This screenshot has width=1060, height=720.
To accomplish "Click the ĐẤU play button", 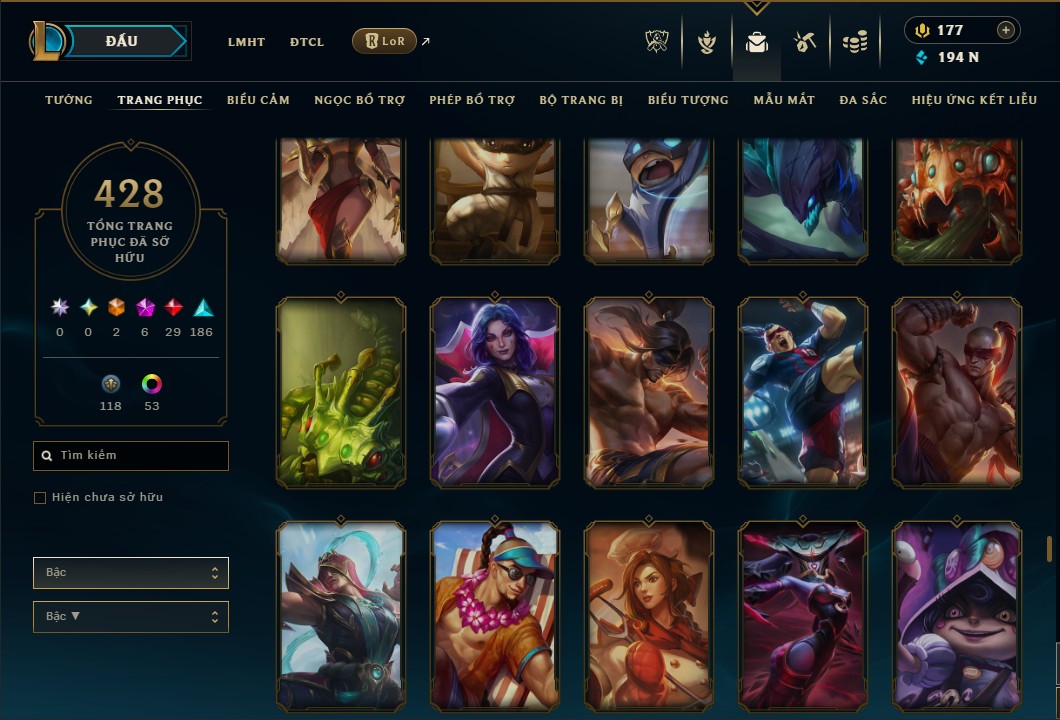I will pos(122,41).
